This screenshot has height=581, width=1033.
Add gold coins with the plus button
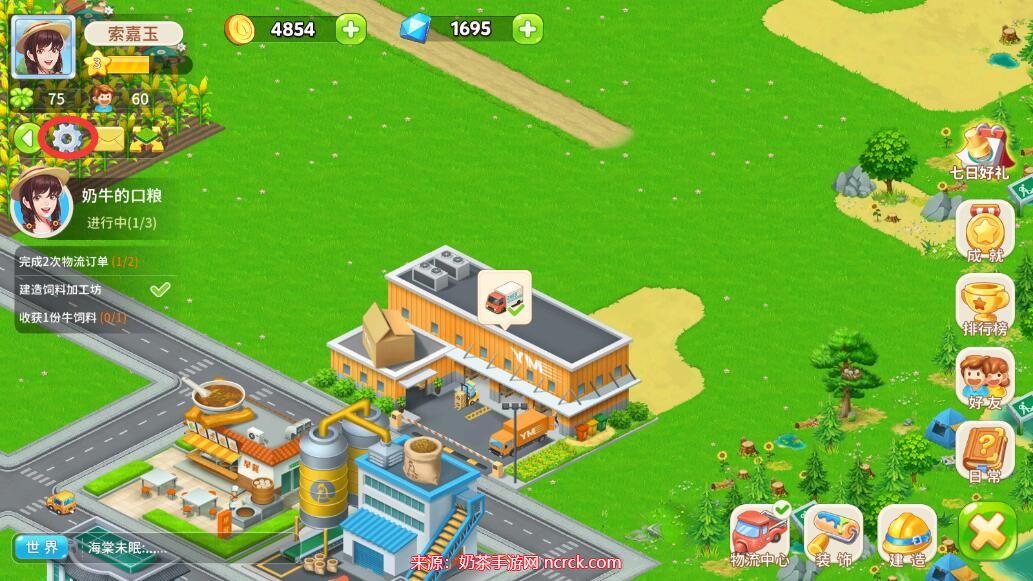(x=350, y=29)
